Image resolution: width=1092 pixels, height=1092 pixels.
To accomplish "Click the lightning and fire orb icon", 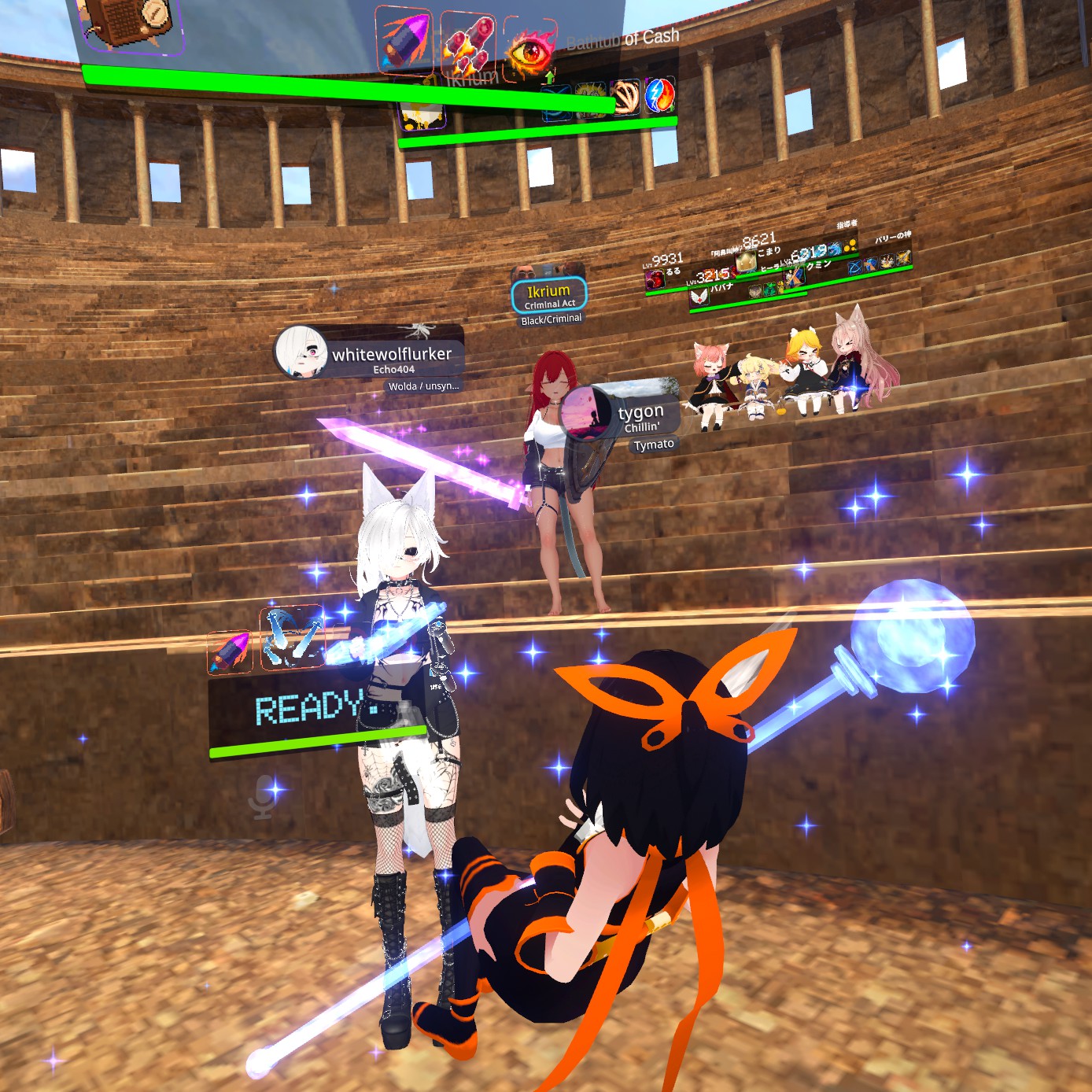I will [x=659, y=95].
